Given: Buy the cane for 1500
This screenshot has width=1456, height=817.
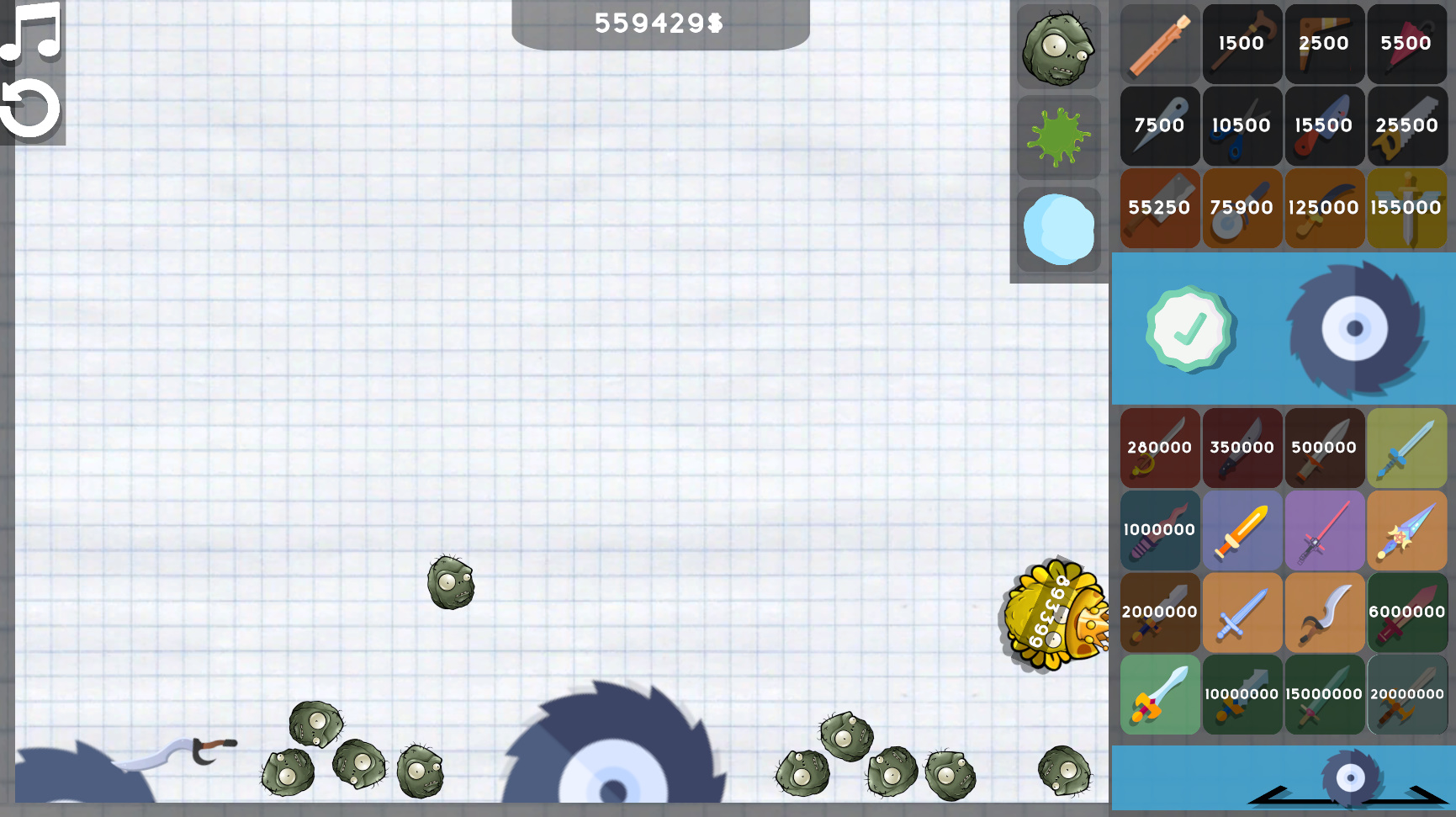Looking at the screenshot, I should point(1242,44).
